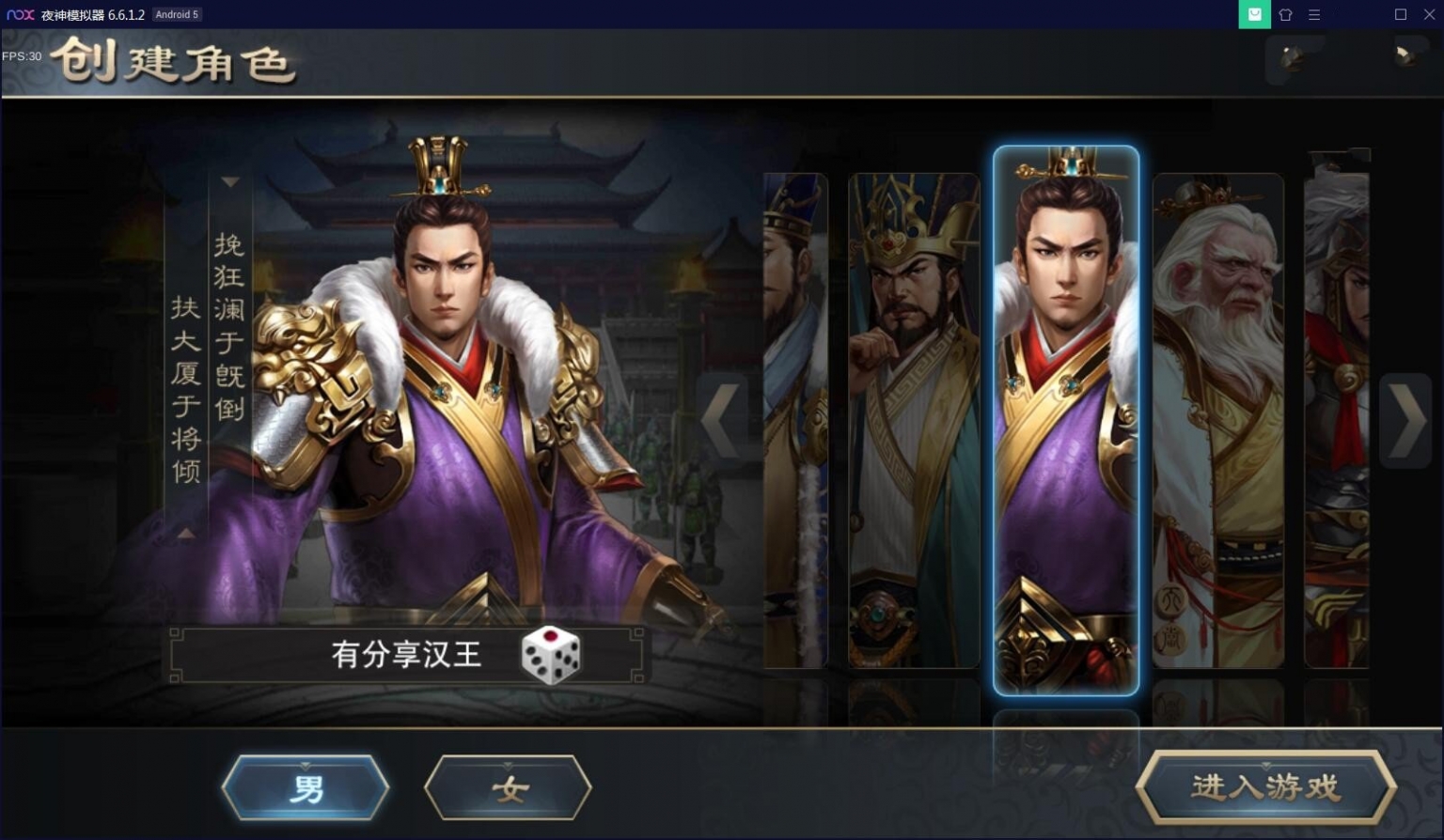Open the Nox app store from the title bar

coord(1254,14)
